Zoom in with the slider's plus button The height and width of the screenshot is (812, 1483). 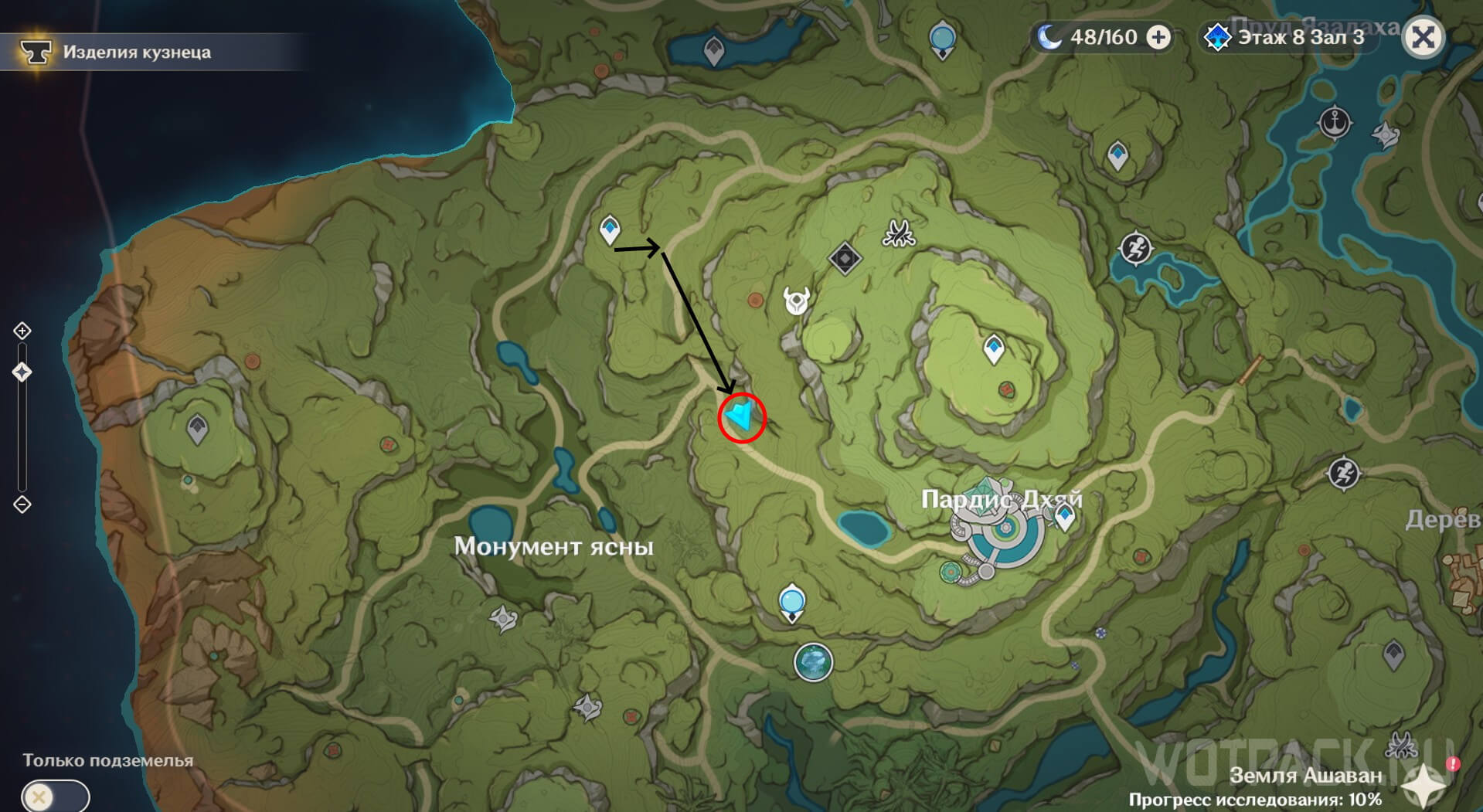click(22, 331)
